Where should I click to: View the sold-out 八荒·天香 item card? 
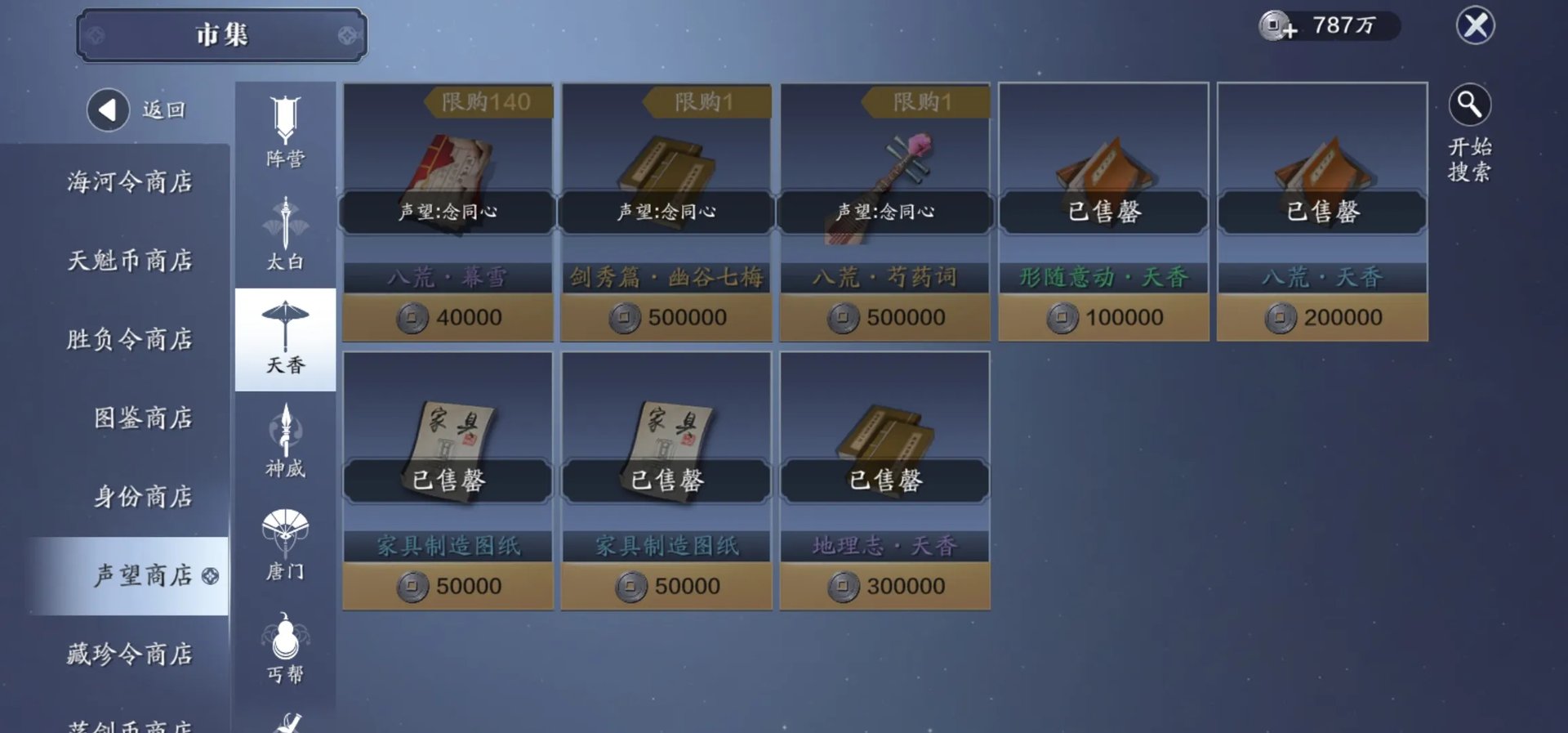tap(1321, 212)
